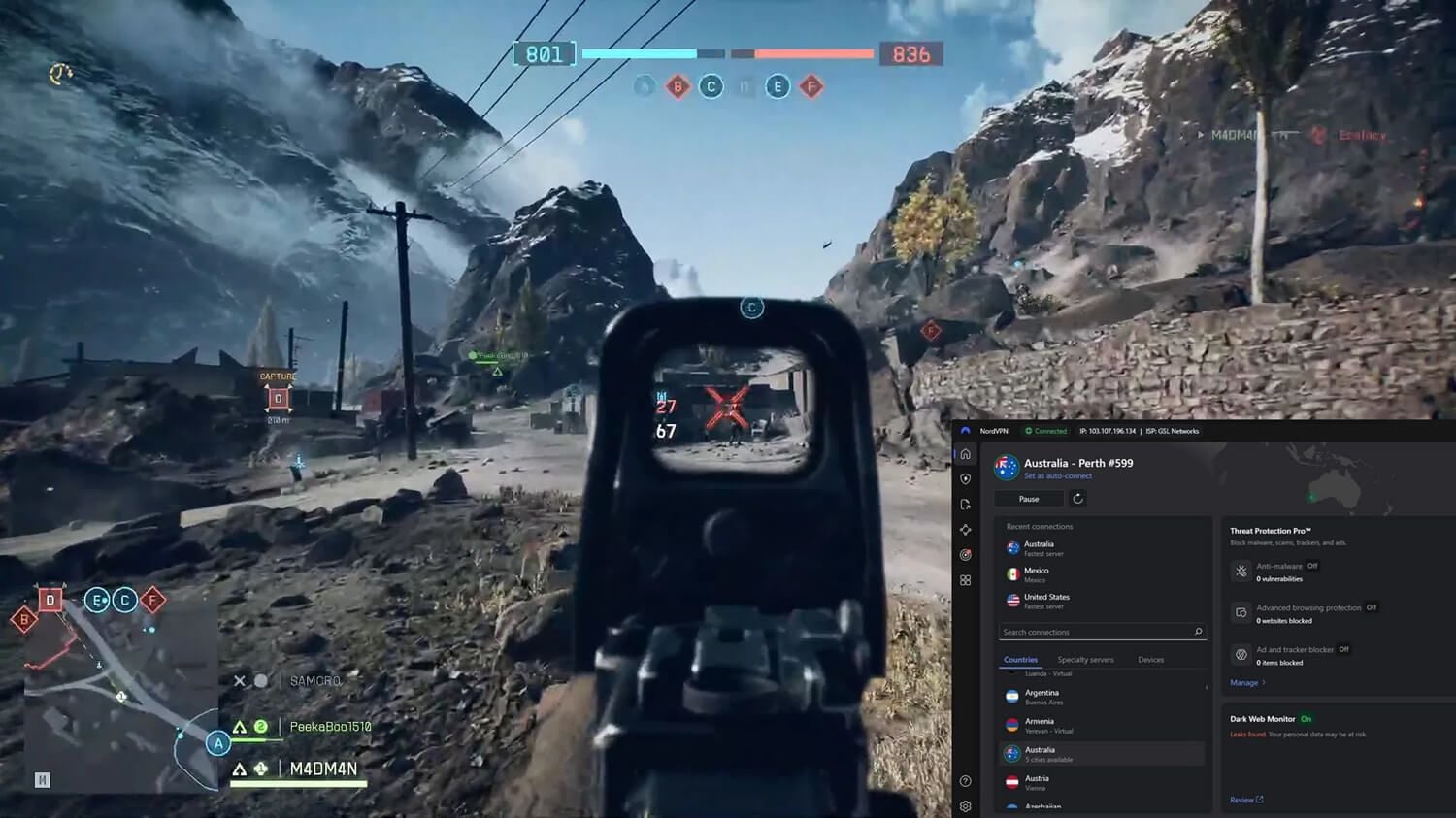Screen dimensions: 1456x818
Task: Enable the Anti-malware toggle
Action: click(x=1311, y=567)
